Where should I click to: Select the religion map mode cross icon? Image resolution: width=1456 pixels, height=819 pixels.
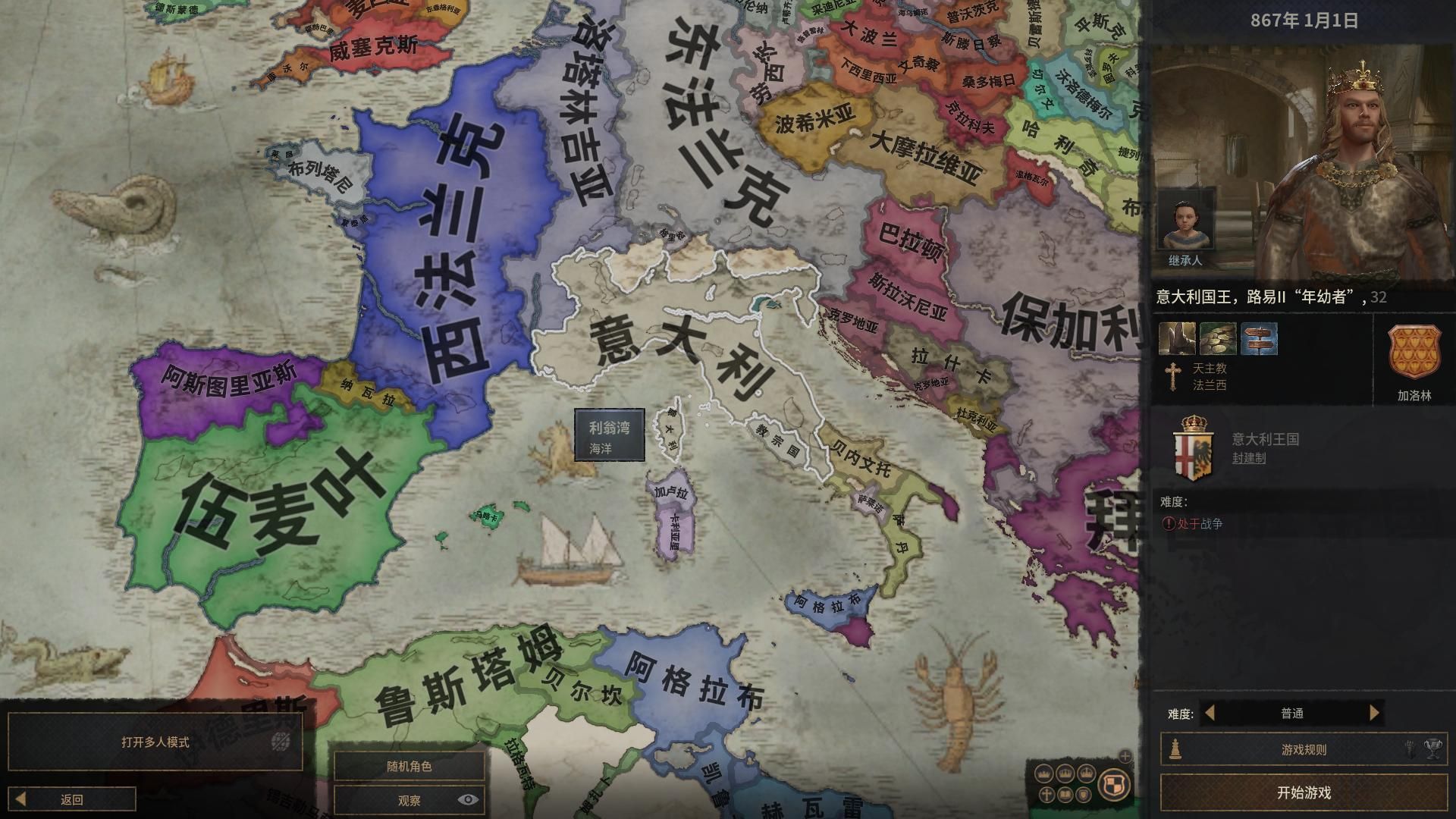pyautogui.click(x=1046, y=795)
